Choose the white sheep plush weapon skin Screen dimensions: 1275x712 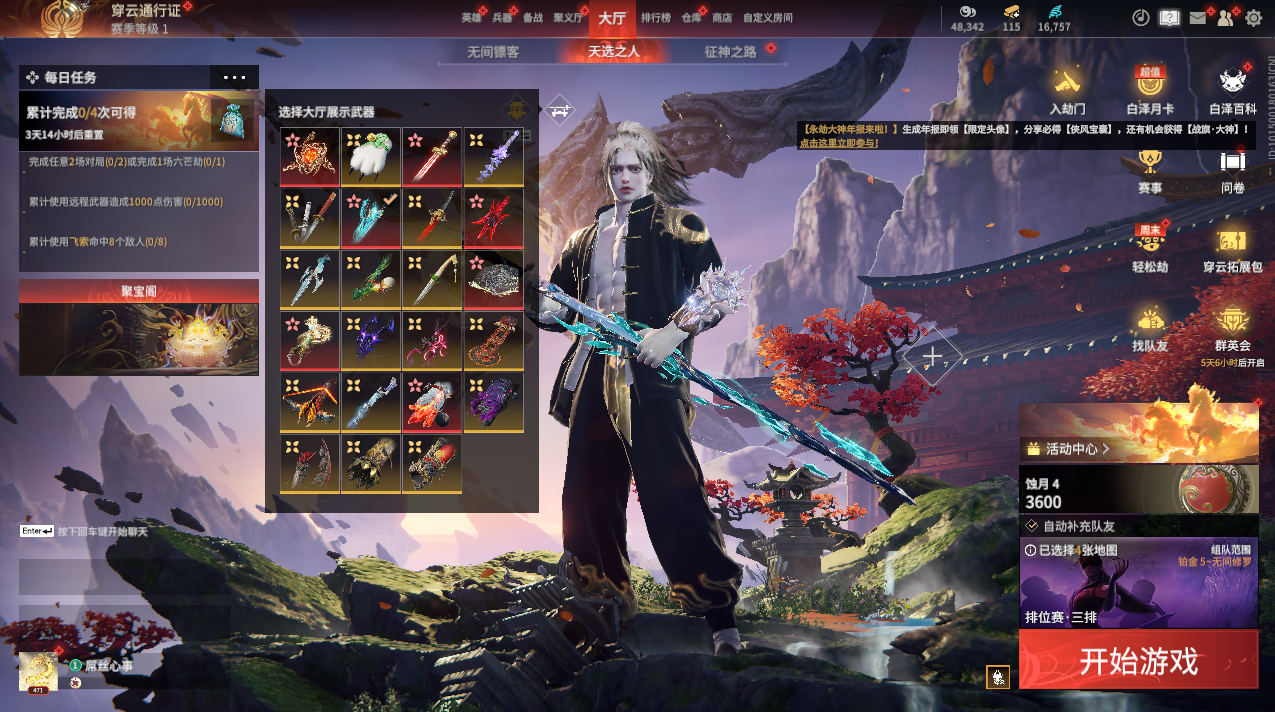tap(371, 156)
